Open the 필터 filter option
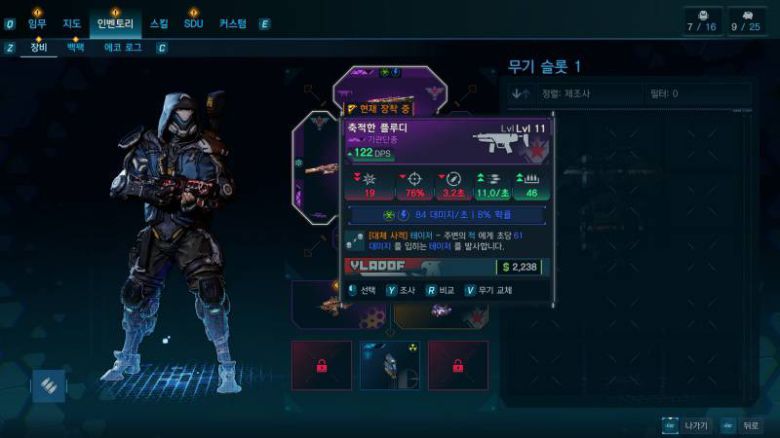Viewport: 780px width, 438px height. (661, 94)
